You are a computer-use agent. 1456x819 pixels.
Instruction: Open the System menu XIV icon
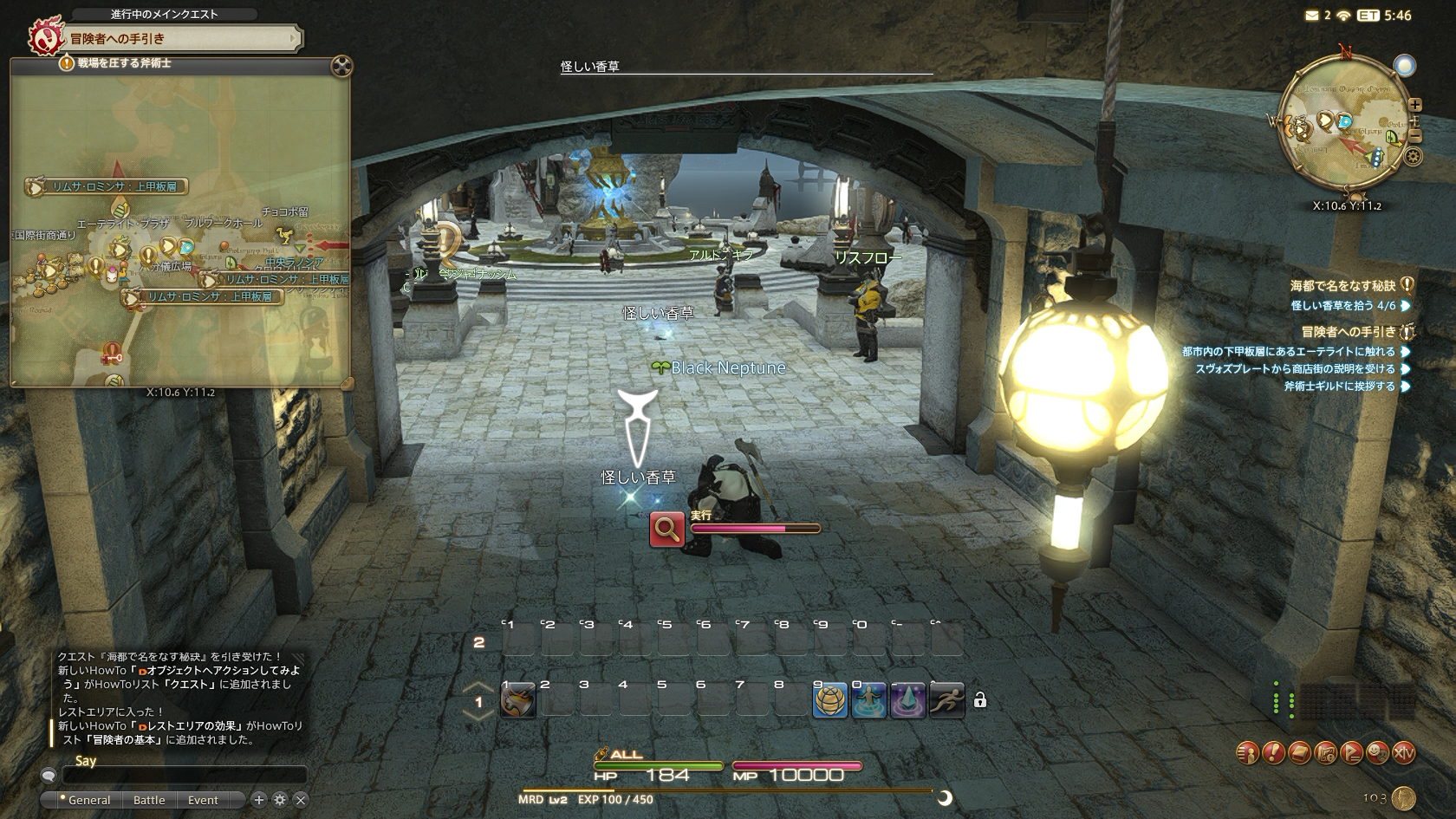click(1403, 753)
